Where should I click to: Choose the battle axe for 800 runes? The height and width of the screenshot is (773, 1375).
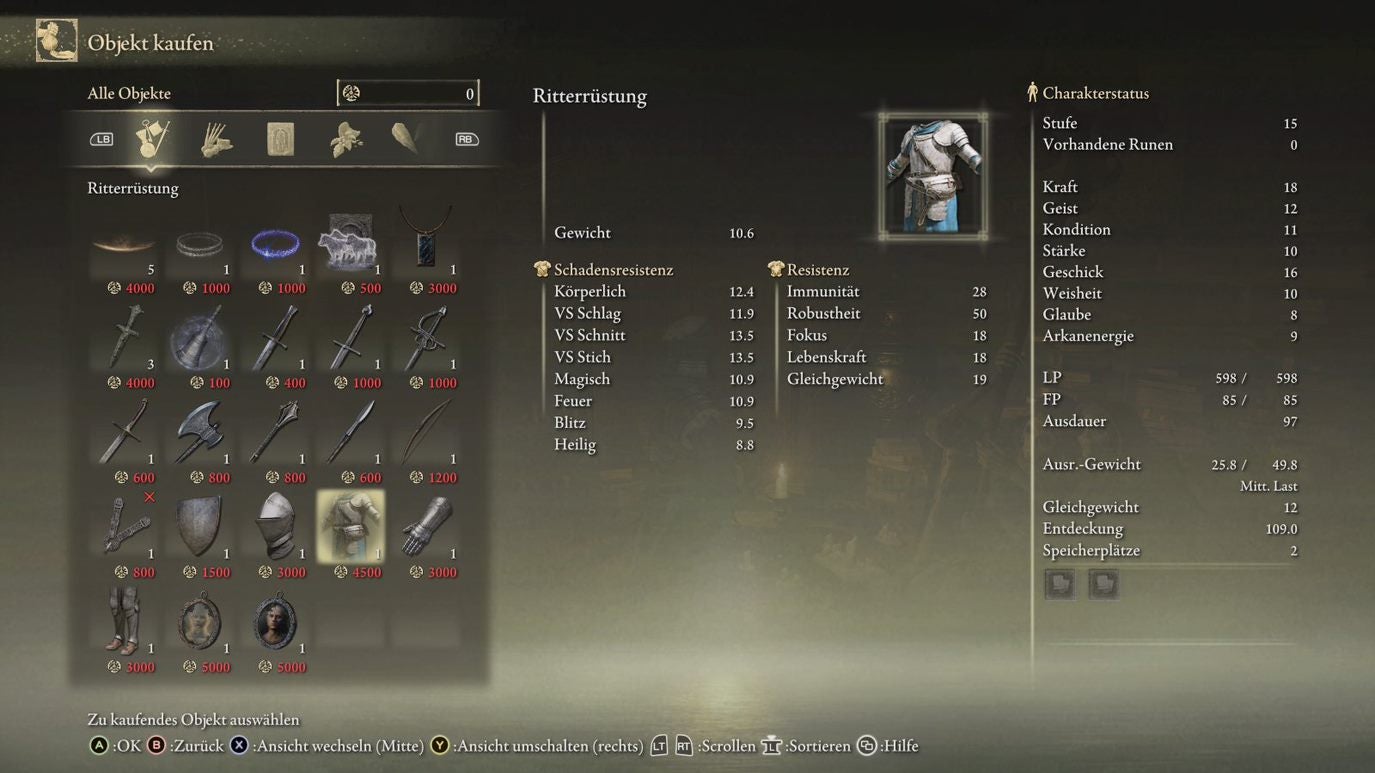(x=199, y=432)
